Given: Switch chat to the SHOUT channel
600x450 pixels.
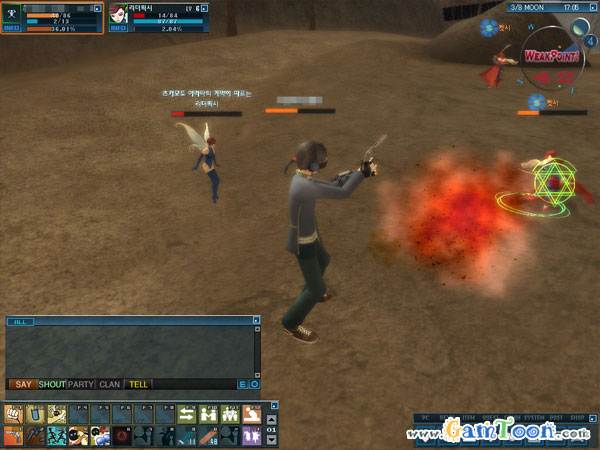Looking at the screenshot, I should (51, 384).
